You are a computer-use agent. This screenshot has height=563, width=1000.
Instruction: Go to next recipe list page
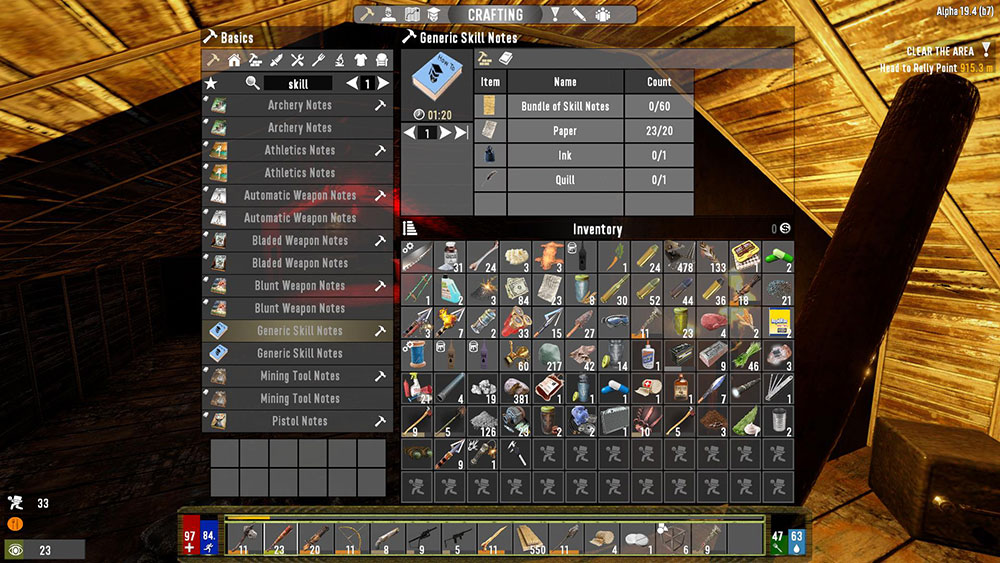[384, 84]
